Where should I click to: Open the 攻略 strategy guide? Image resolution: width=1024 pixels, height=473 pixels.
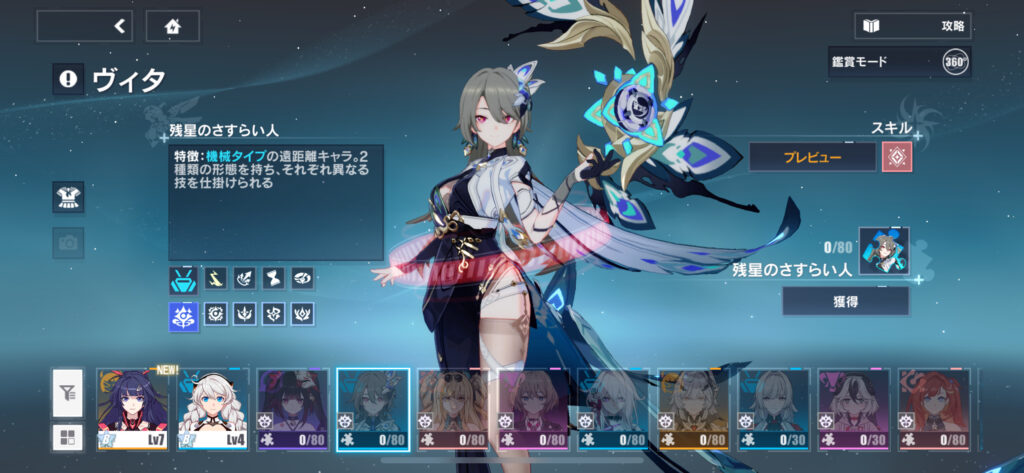point(913,26)
